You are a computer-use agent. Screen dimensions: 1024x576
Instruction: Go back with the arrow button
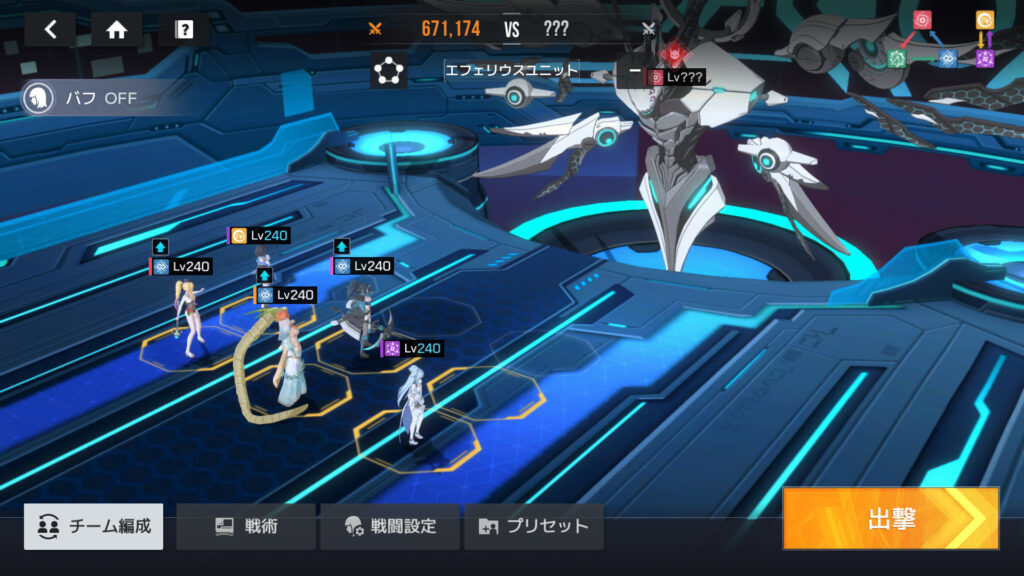(50, 29)
